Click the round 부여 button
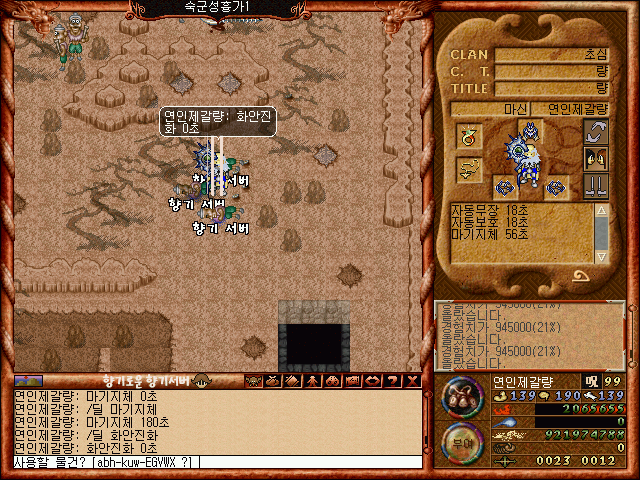Screen dimensions: 640x480 (460, 441)
